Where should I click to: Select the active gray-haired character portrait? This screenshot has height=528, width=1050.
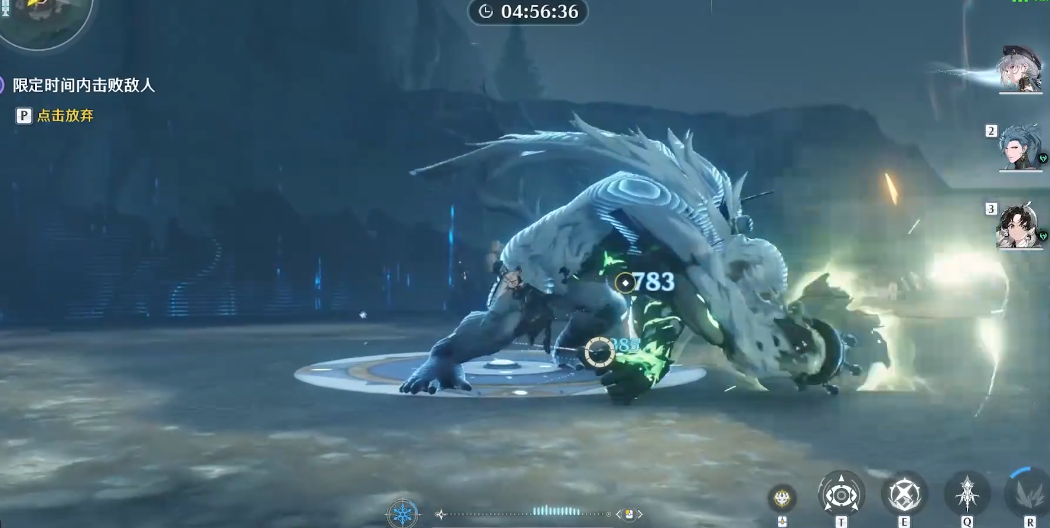(1021, 69)
